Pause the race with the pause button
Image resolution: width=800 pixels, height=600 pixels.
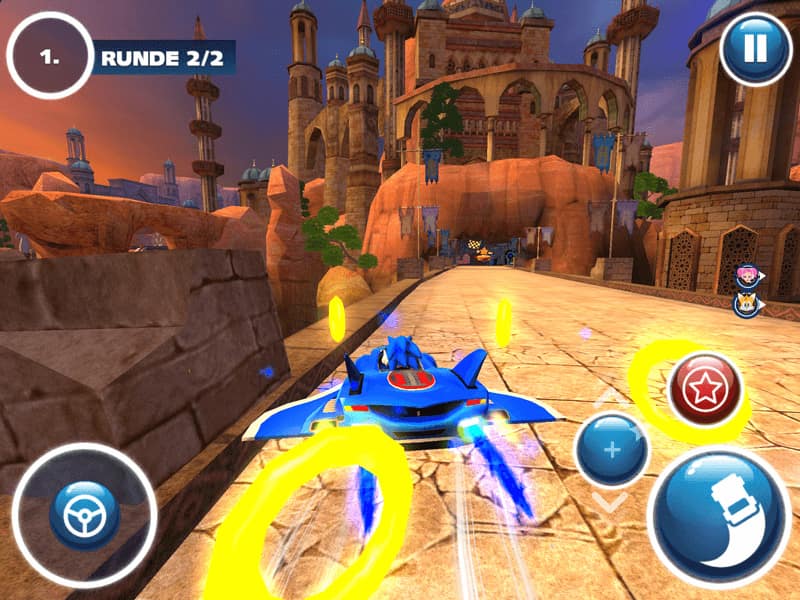point(755,47)
